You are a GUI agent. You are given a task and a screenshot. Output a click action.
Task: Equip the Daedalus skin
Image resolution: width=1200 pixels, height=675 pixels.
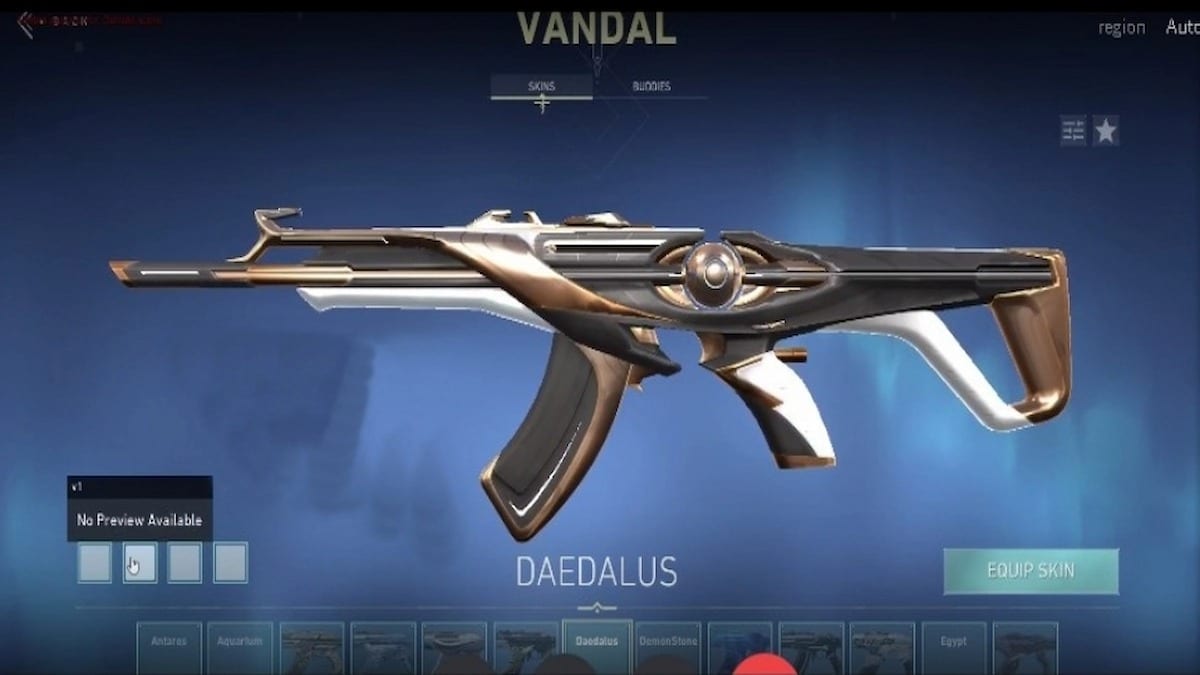coord(1030,571)
